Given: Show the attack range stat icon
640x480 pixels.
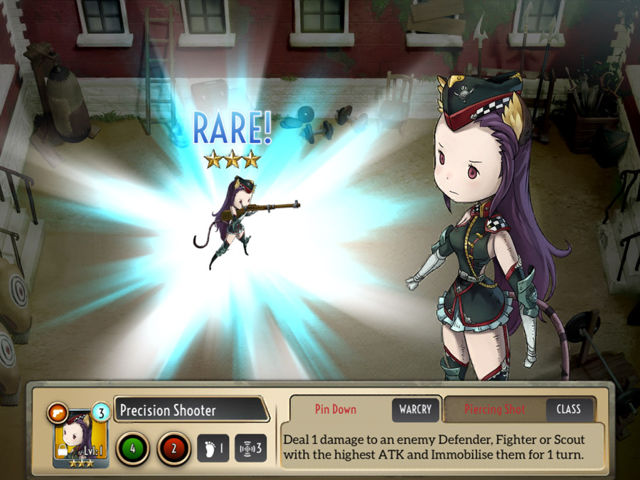Looking at the screenshot, I should pos(252,447).
